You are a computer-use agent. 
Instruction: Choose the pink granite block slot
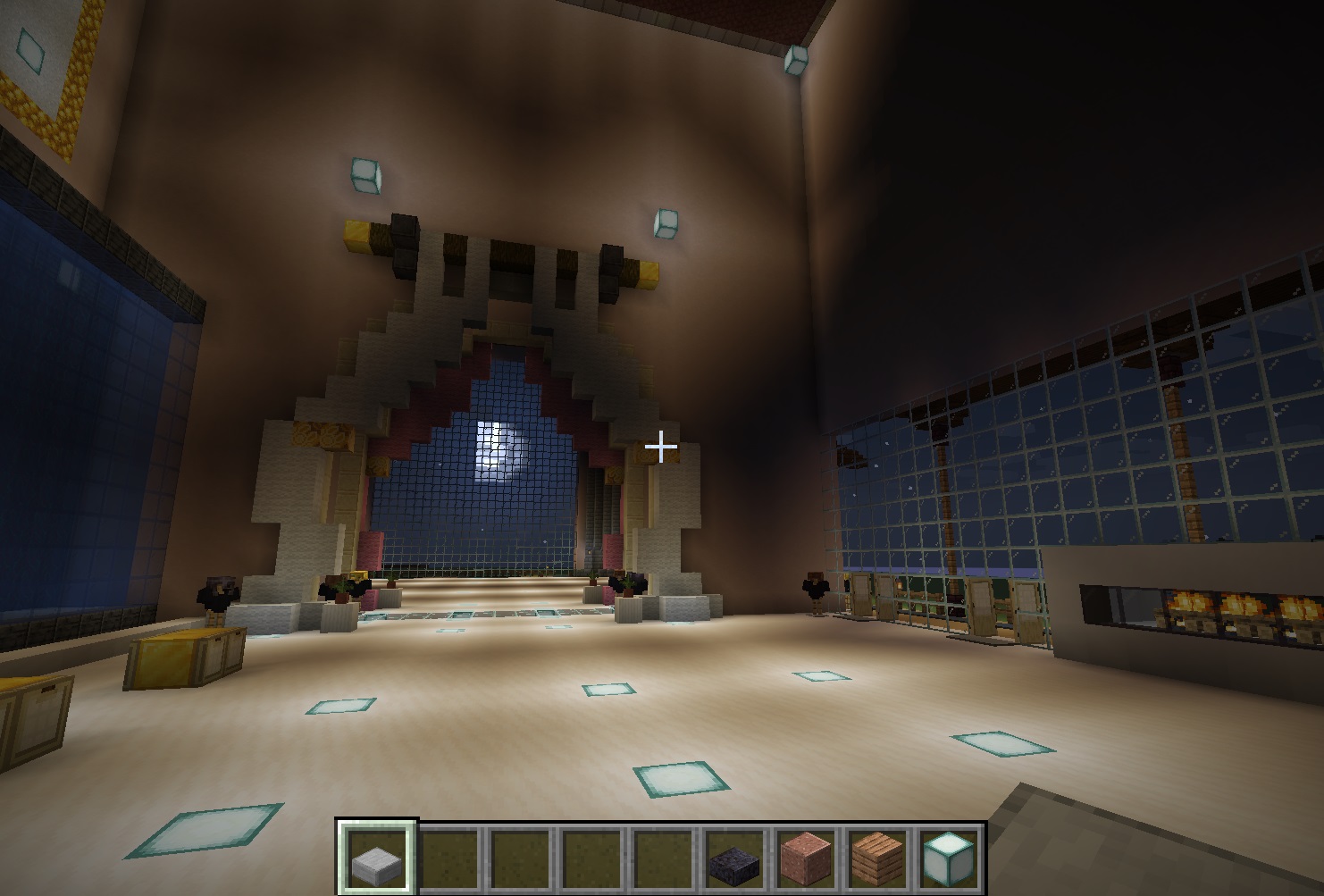click(x=805, y=859)
